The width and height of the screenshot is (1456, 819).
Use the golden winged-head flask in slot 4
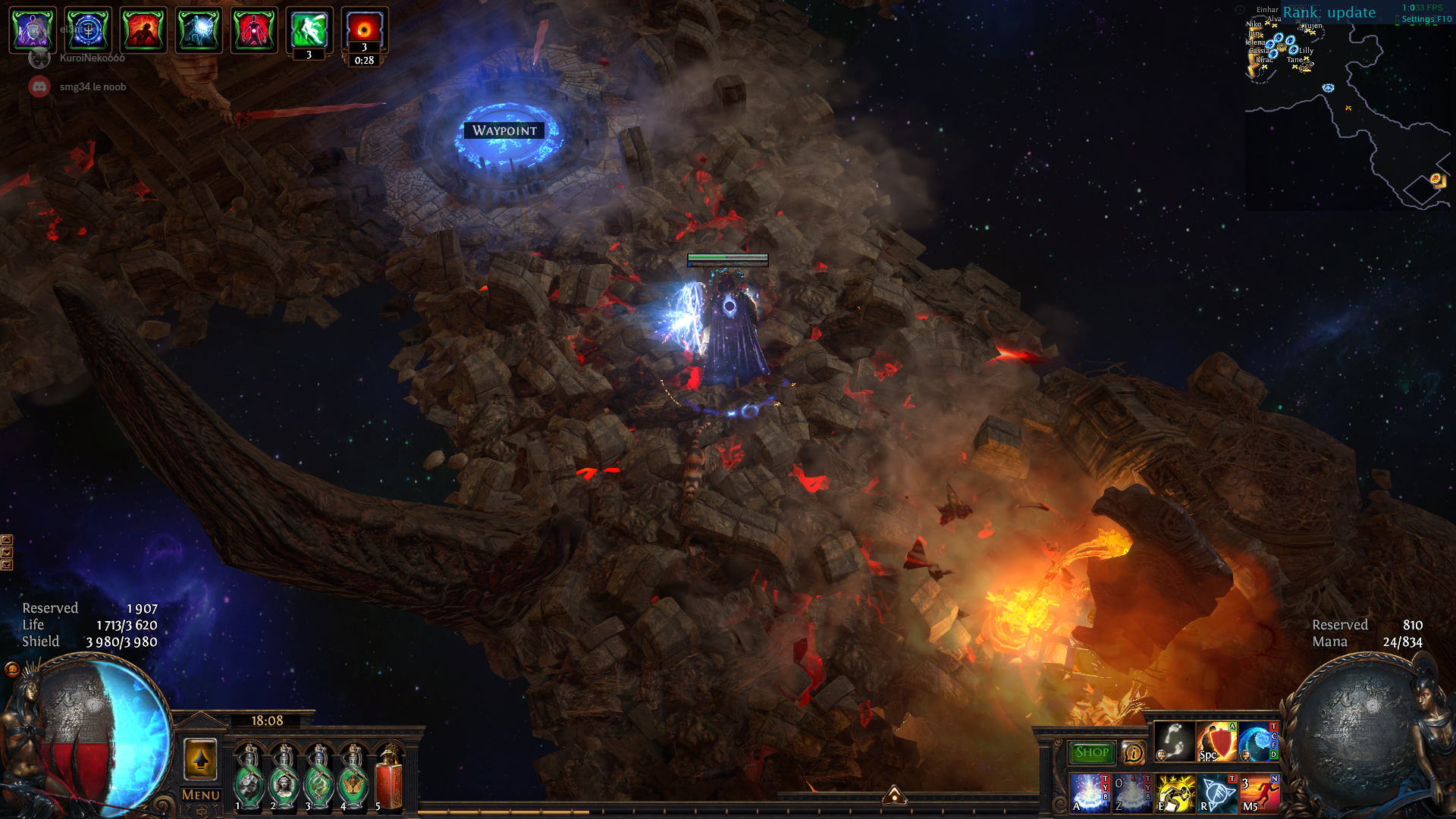point(353,777)
